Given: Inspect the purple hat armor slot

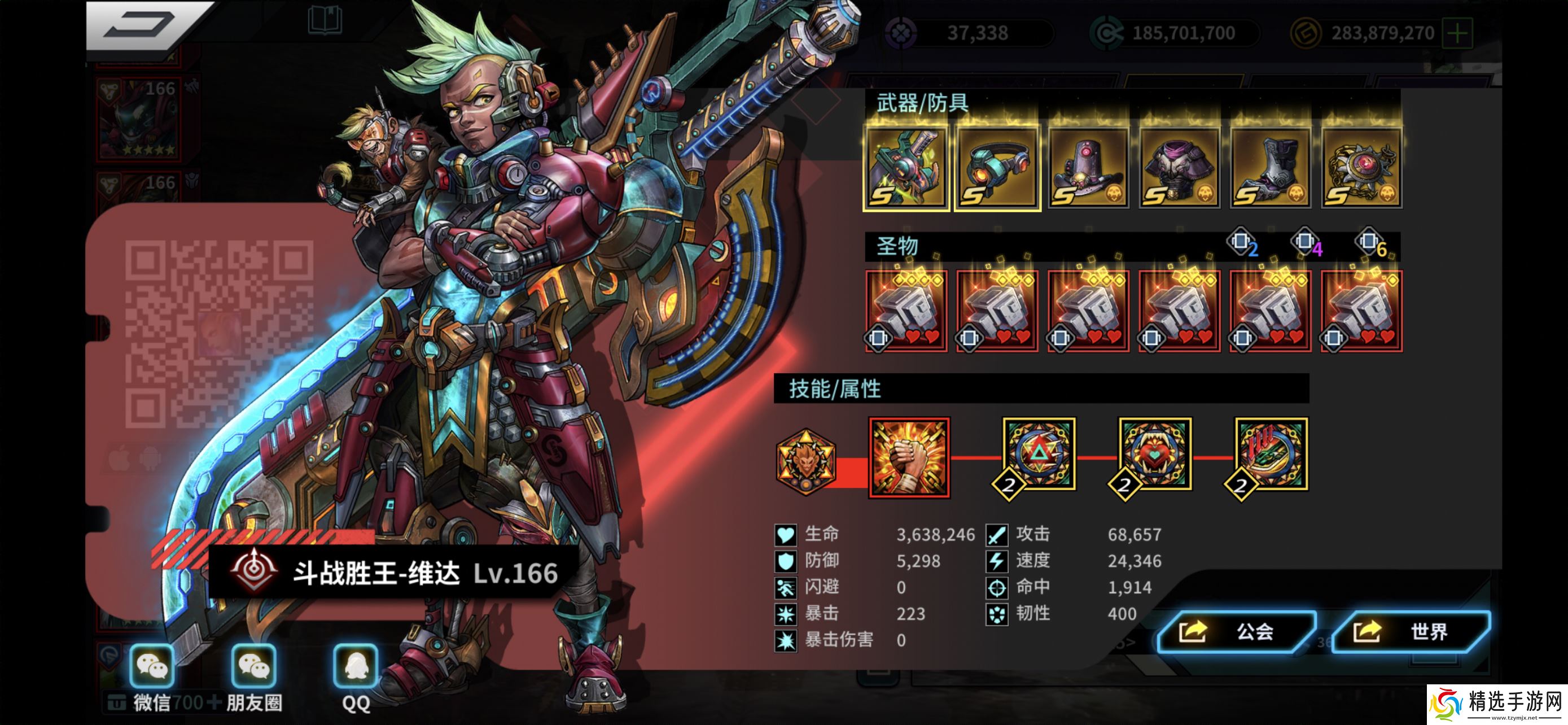Looking at the screenshot, I should (1088, 168).
